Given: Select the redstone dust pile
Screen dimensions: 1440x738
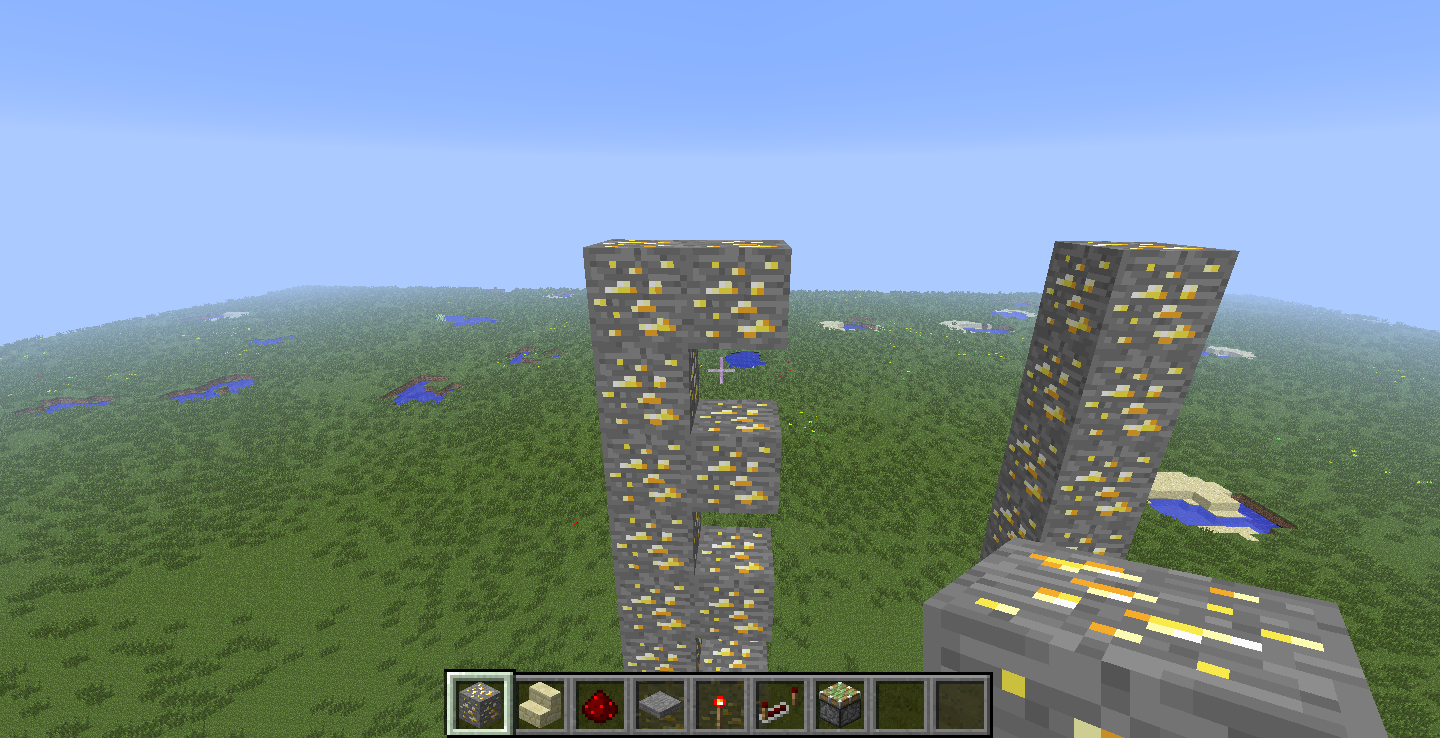Looking at the screenshot, I should coord(602,705).
